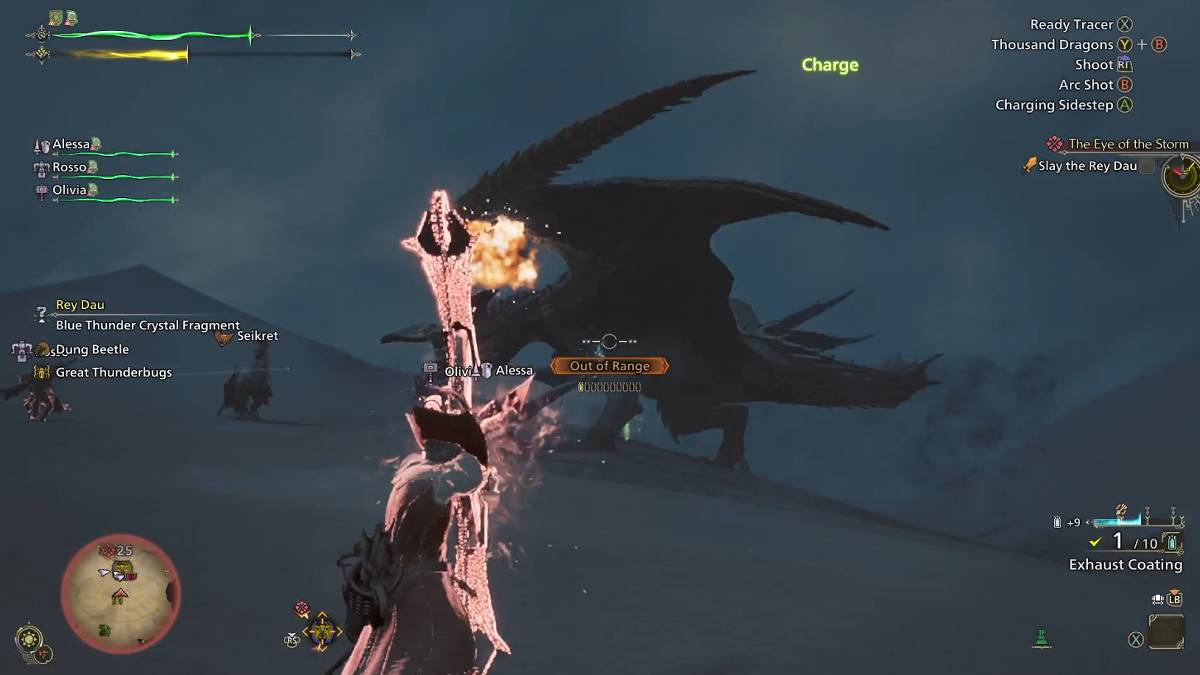Select Blue Thunder Crystal Fragment entry
Viewport: 1200px width, 675px height.
tap(147, 325)
